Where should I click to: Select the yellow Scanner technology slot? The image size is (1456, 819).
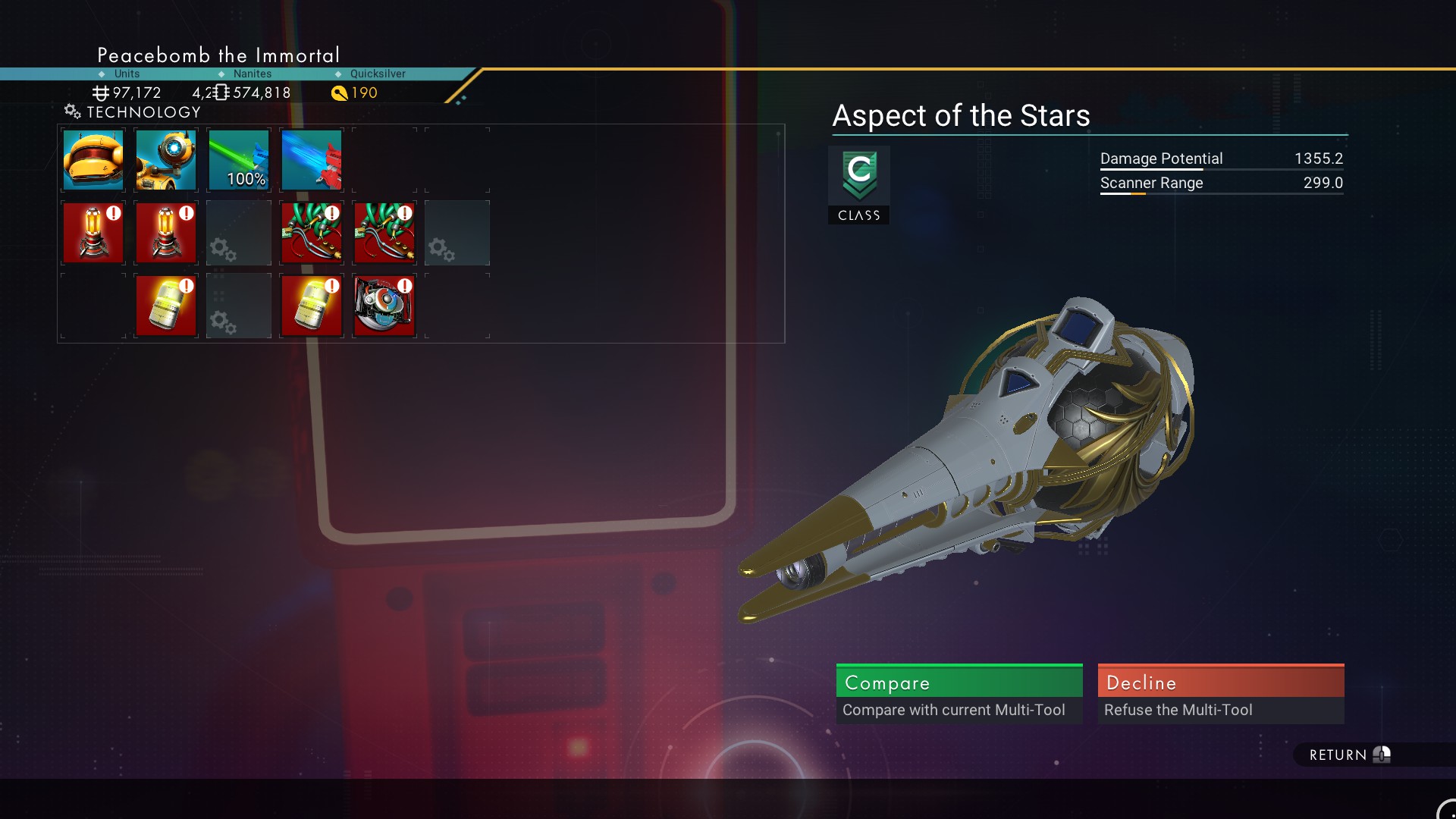coord(93,160)
